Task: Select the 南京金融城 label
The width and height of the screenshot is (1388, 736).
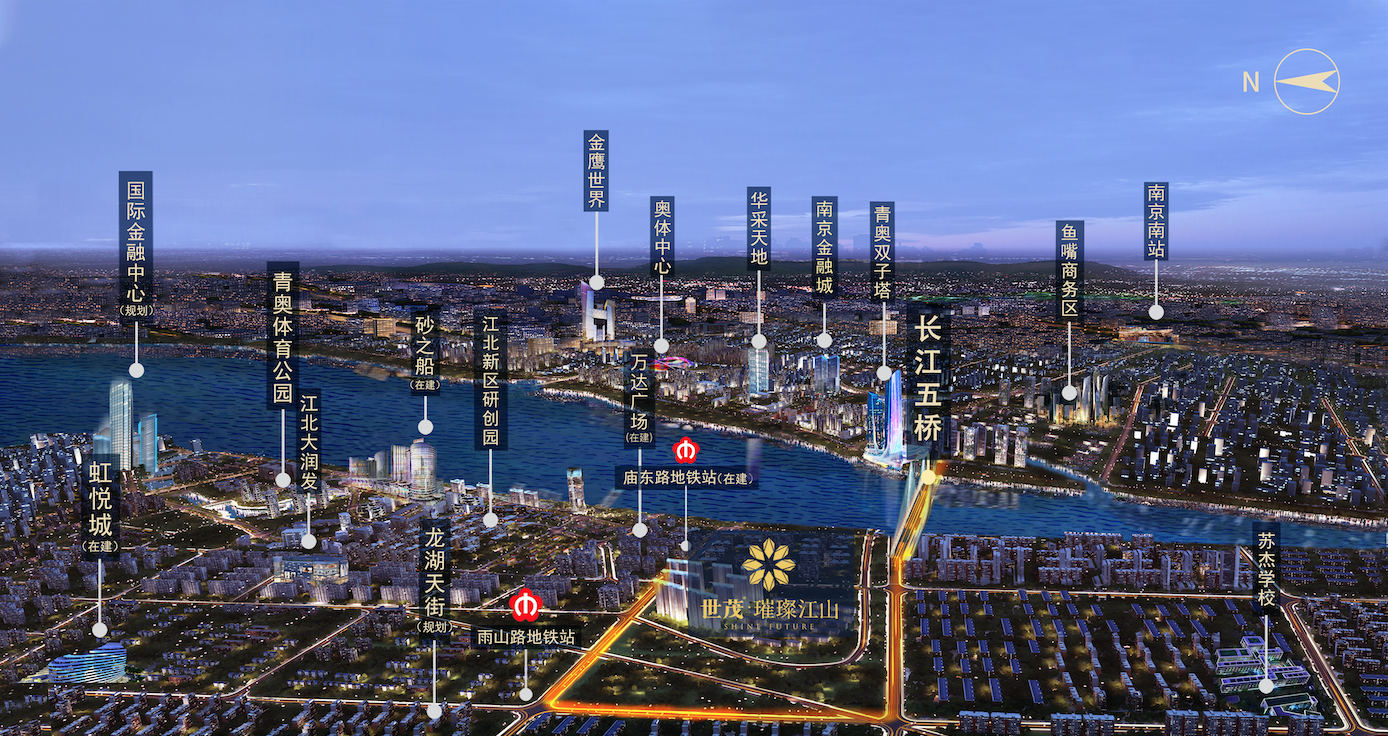Action: 825,247
